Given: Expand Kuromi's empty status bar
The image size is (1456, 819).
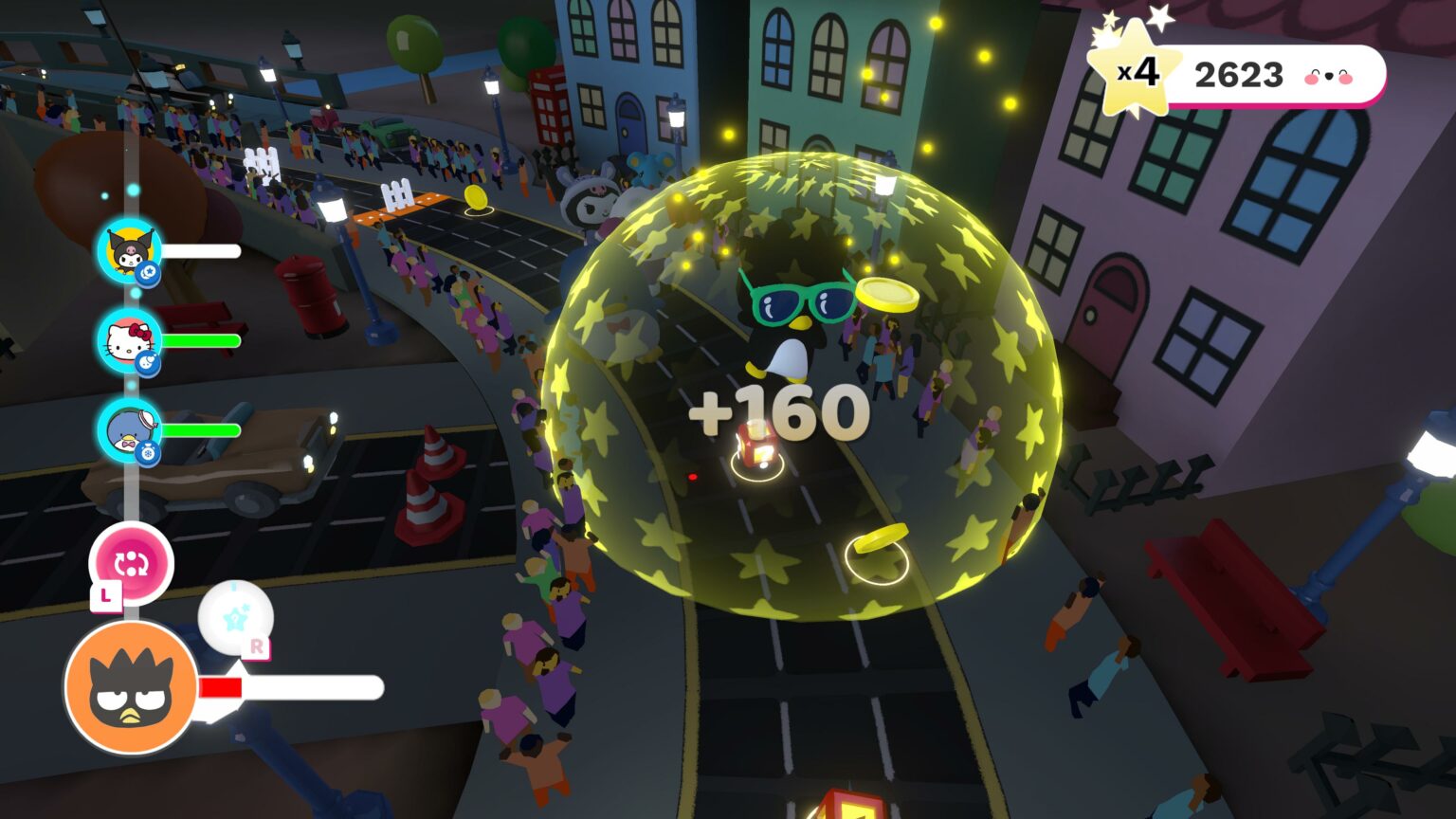Looking at the screenshot, I should (x=201, y=252).
